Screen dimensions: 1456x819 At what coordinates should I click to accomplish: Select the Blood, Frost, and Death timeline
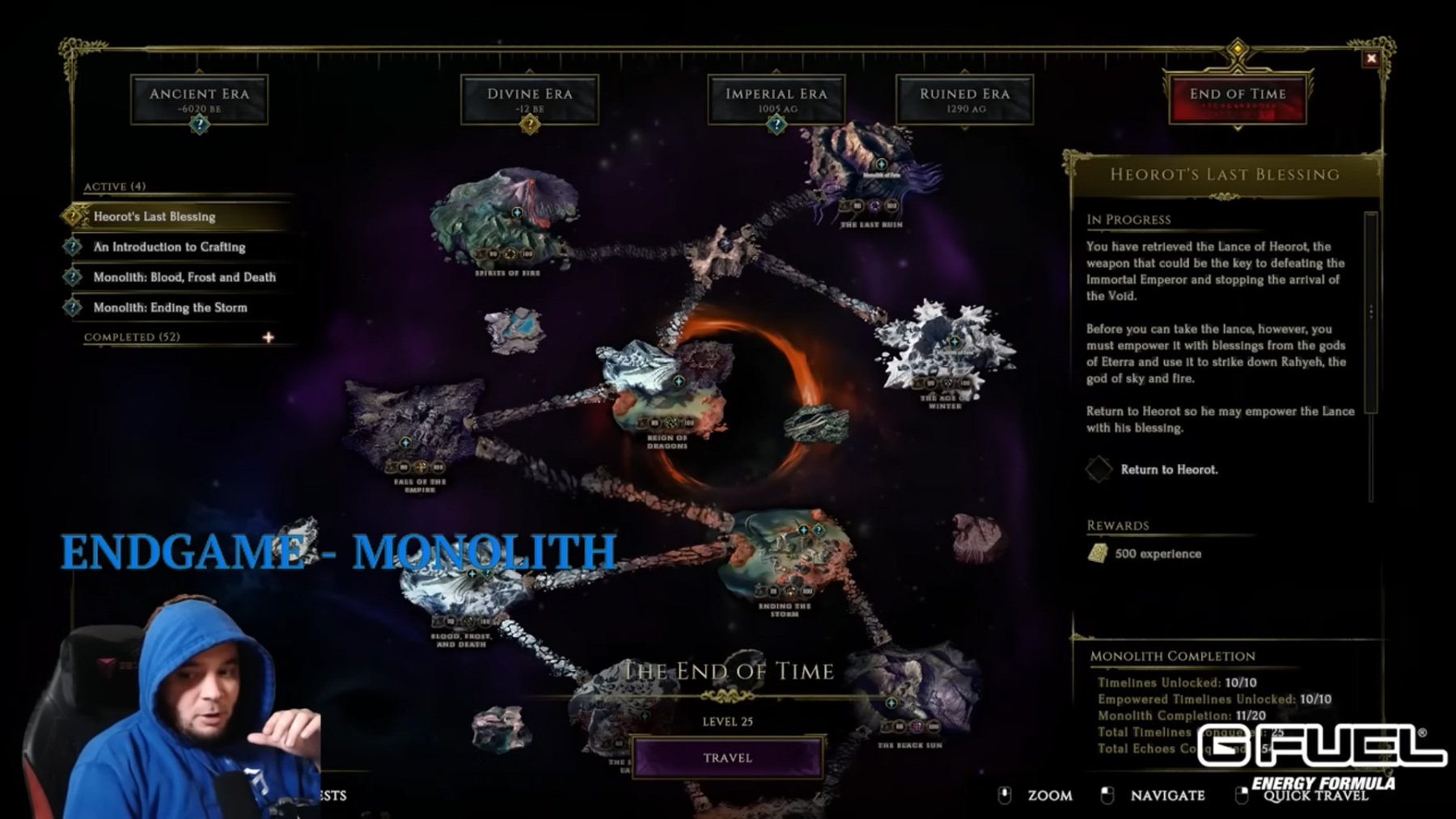pos(461,594)
